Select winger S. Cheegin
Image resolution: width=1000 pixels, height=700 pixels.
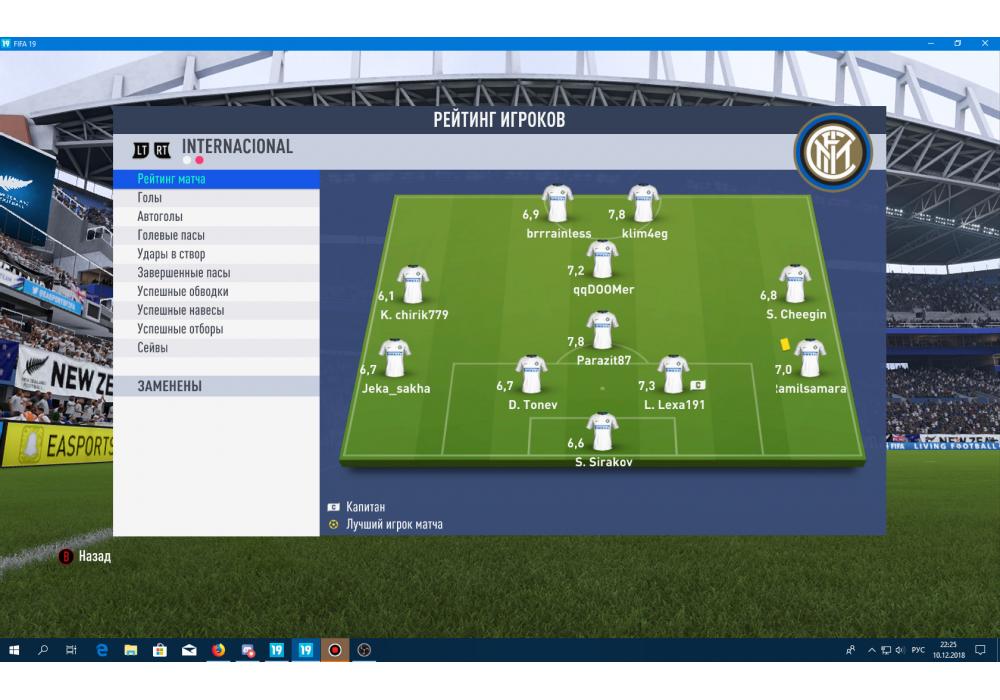795,284
